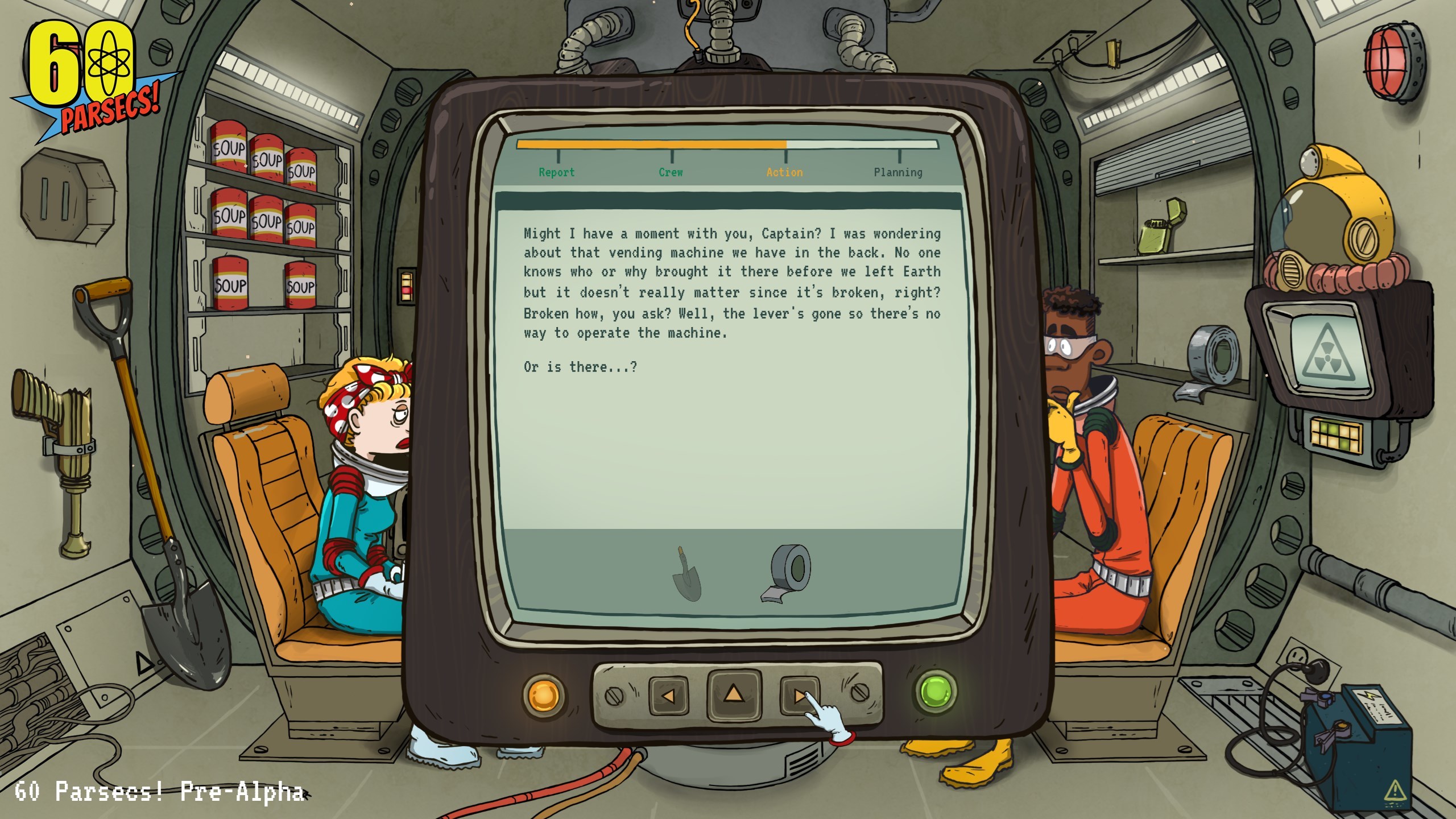Switch to the Action tab
Screen dimensions: 1456x819
(784, 172)
